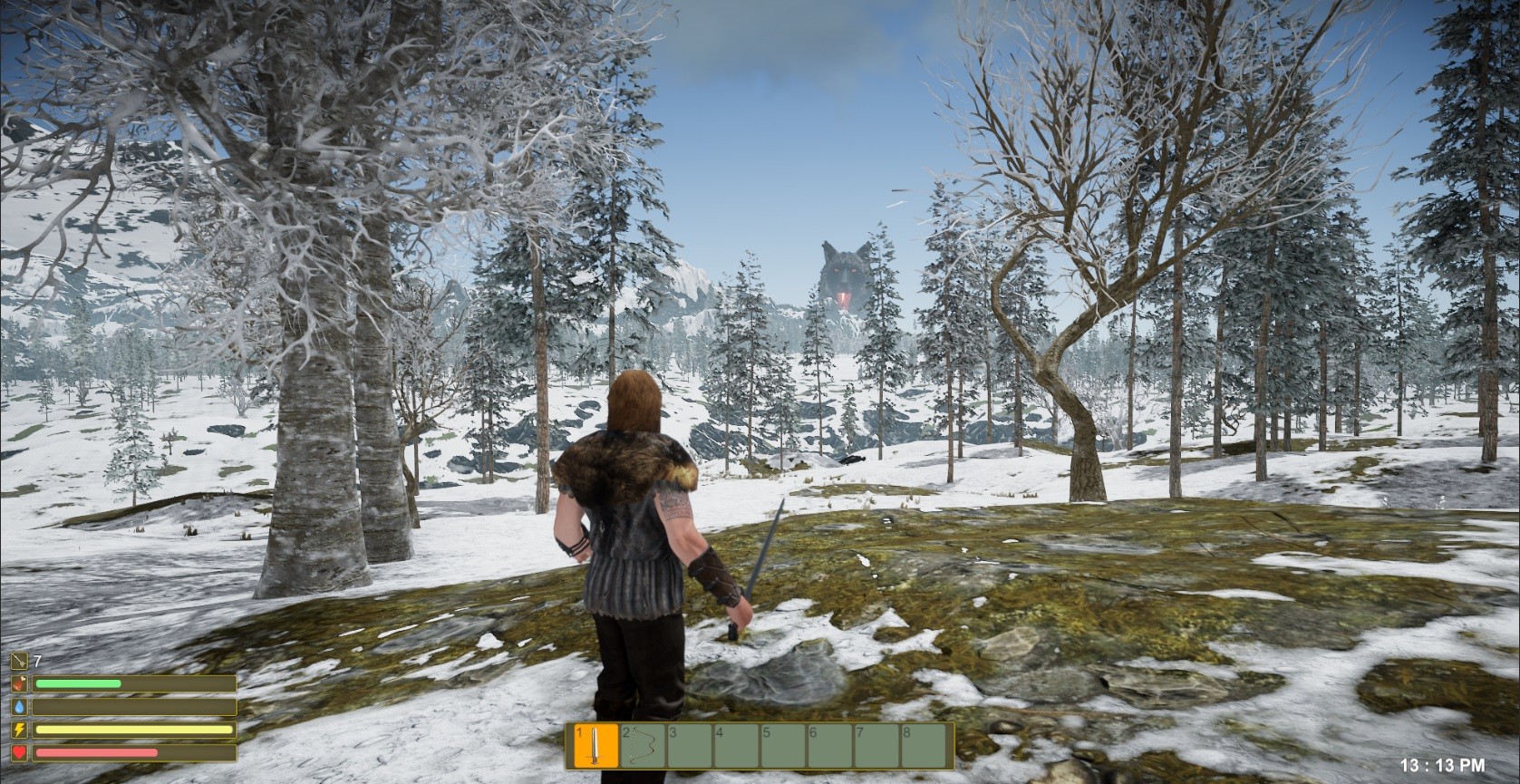Click the red heart health icon
This screenshot has height=784, width=1520.
[19, 752]
